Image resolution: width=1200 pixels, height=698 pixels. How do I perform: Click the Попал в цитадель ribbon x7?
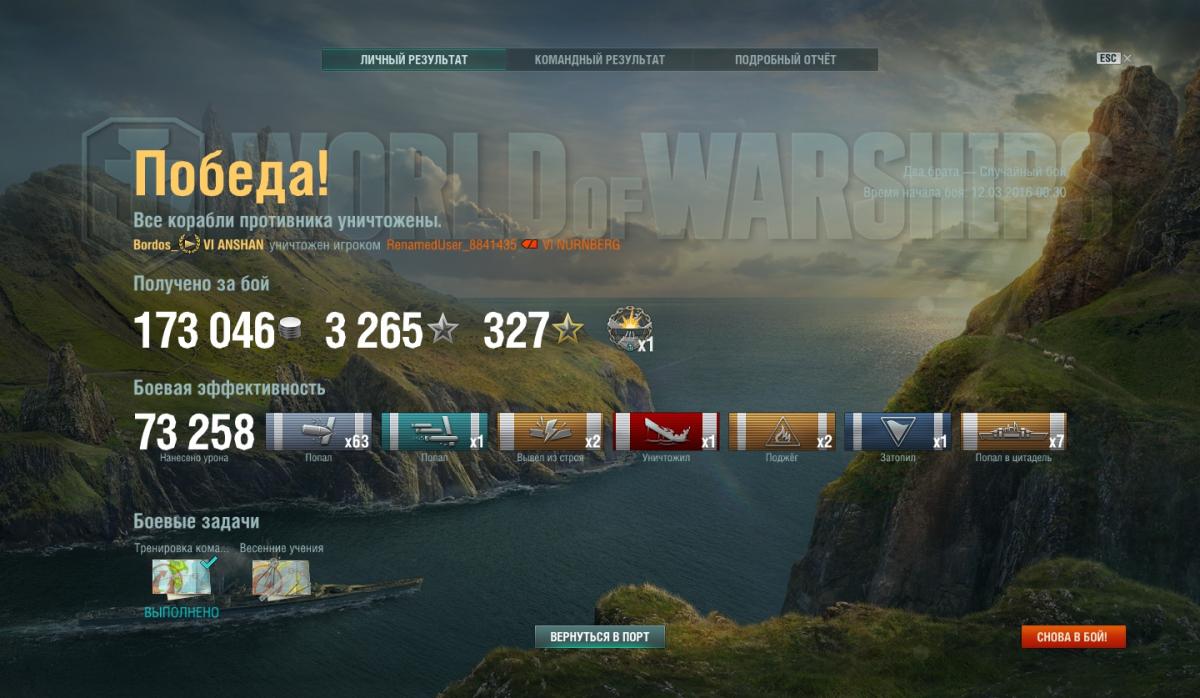coord(1014,432)
